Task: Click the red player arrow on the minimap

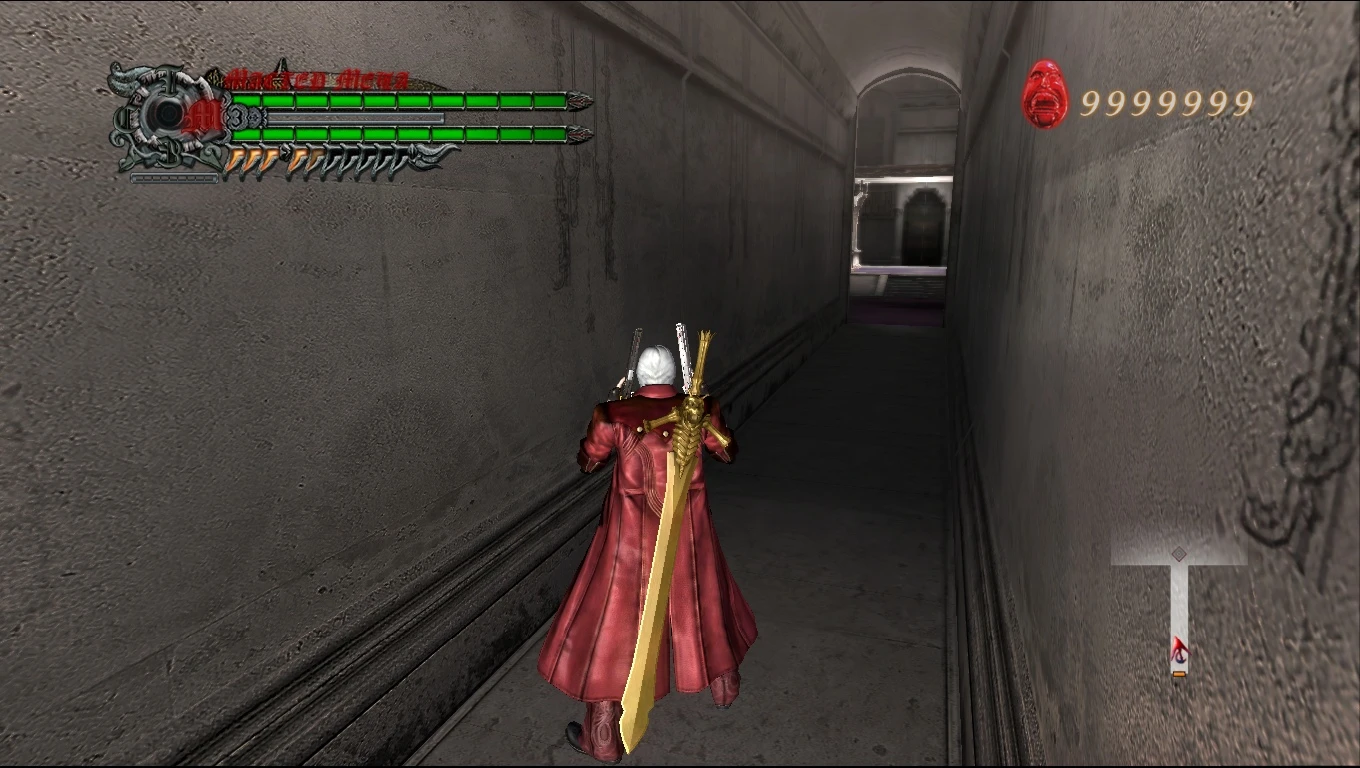Action: pos(1180,649)
